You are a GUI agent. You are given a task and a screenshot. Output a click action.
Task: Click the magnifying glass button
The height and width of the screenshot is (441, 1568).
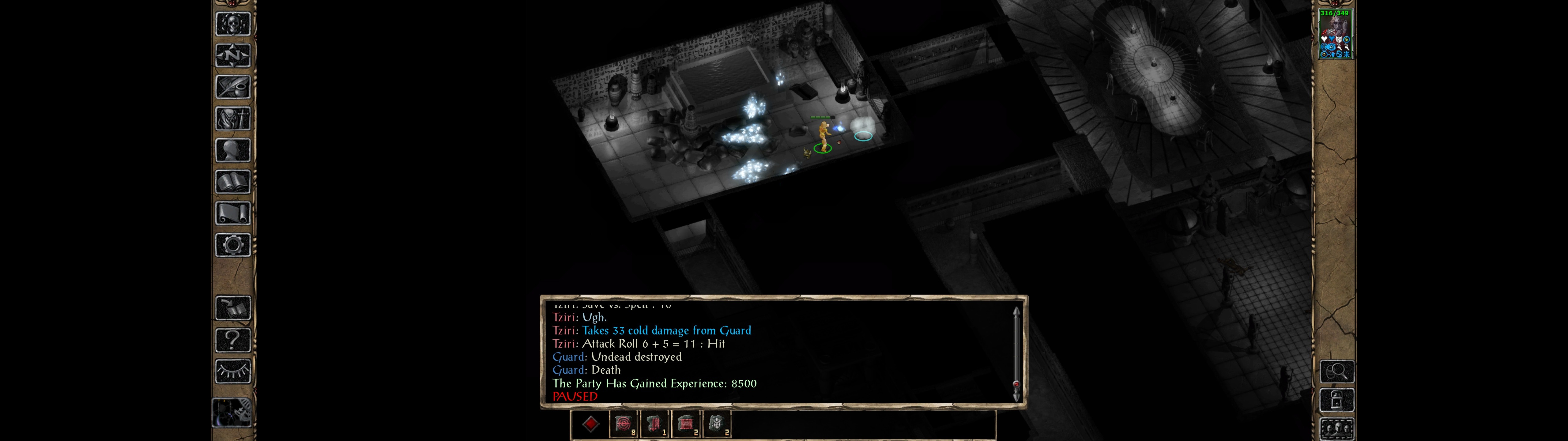(1336, 371)
